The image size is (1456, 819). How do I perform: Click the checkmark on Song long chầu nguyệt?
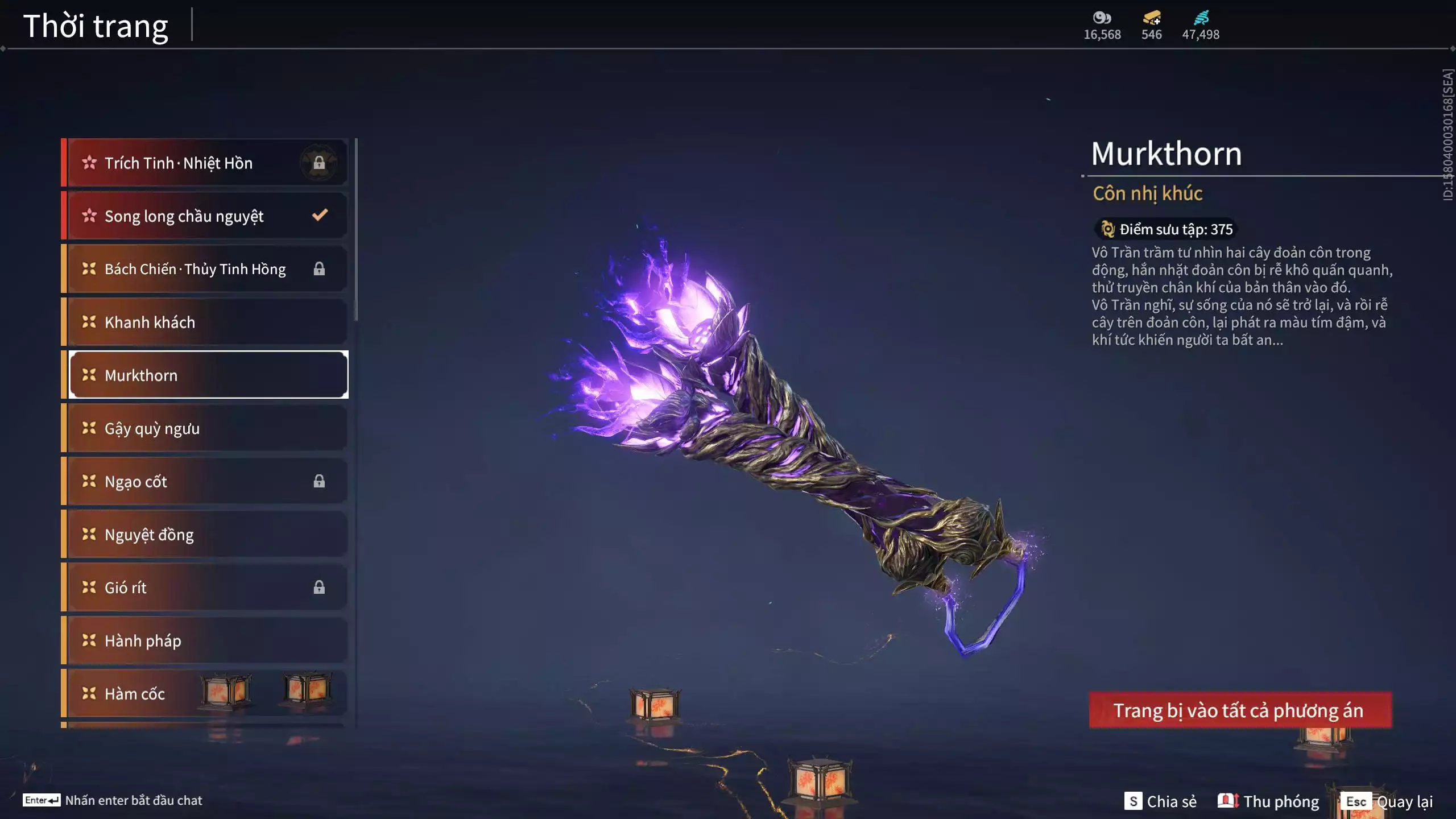pyautogui.click(x=319, y=215)
